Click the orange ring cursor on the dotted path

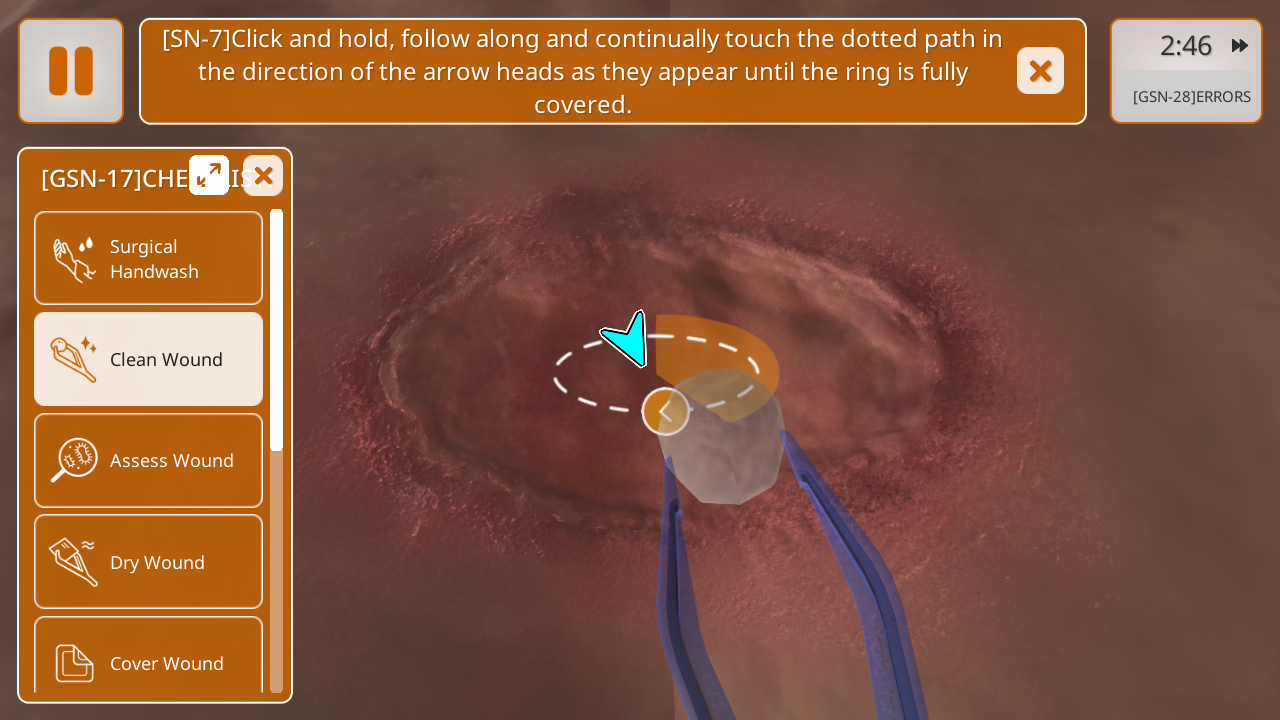(x=665, y=411)
